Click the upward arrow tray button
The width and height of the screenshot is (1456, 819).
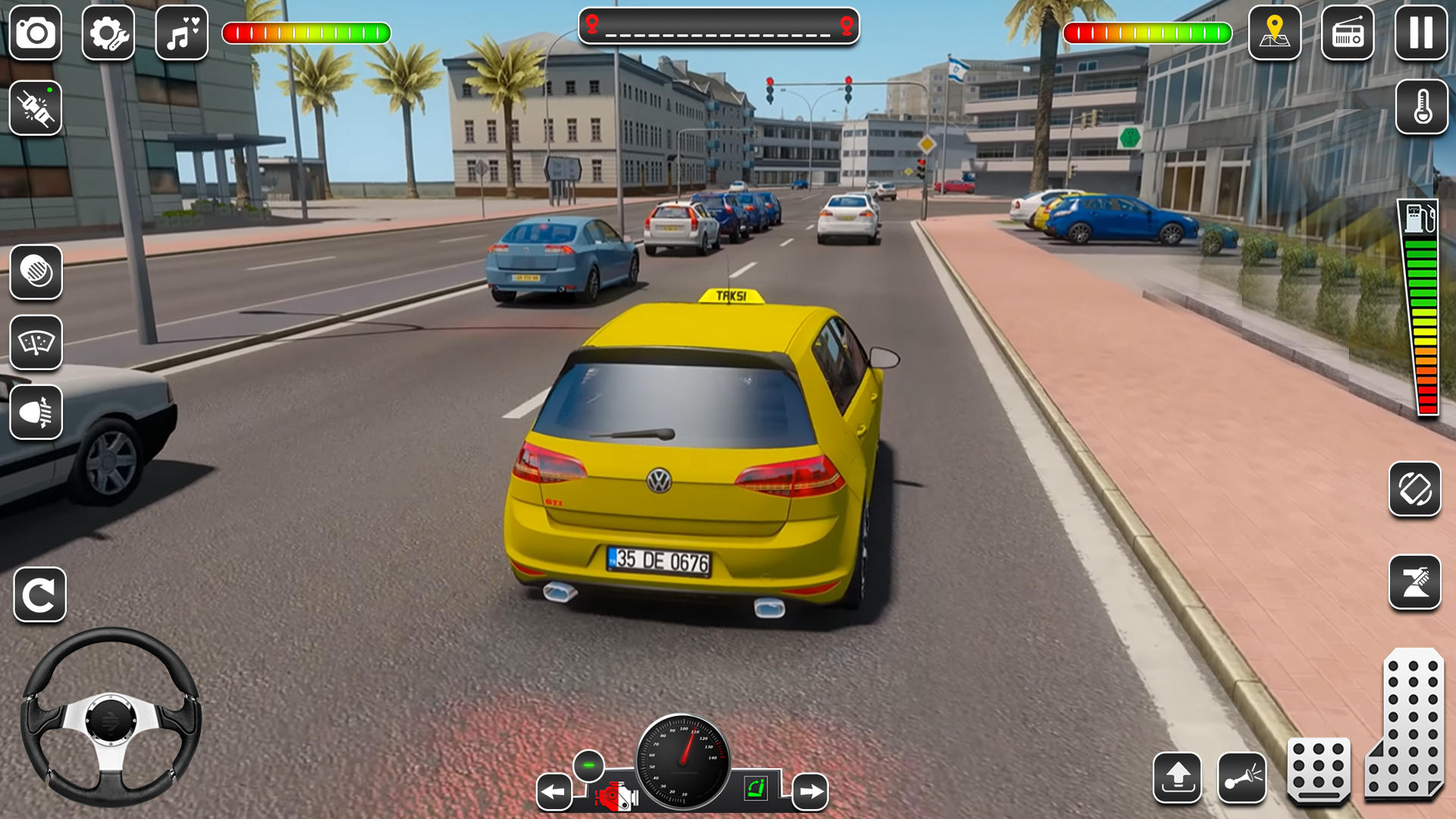tap(1177, 777)
